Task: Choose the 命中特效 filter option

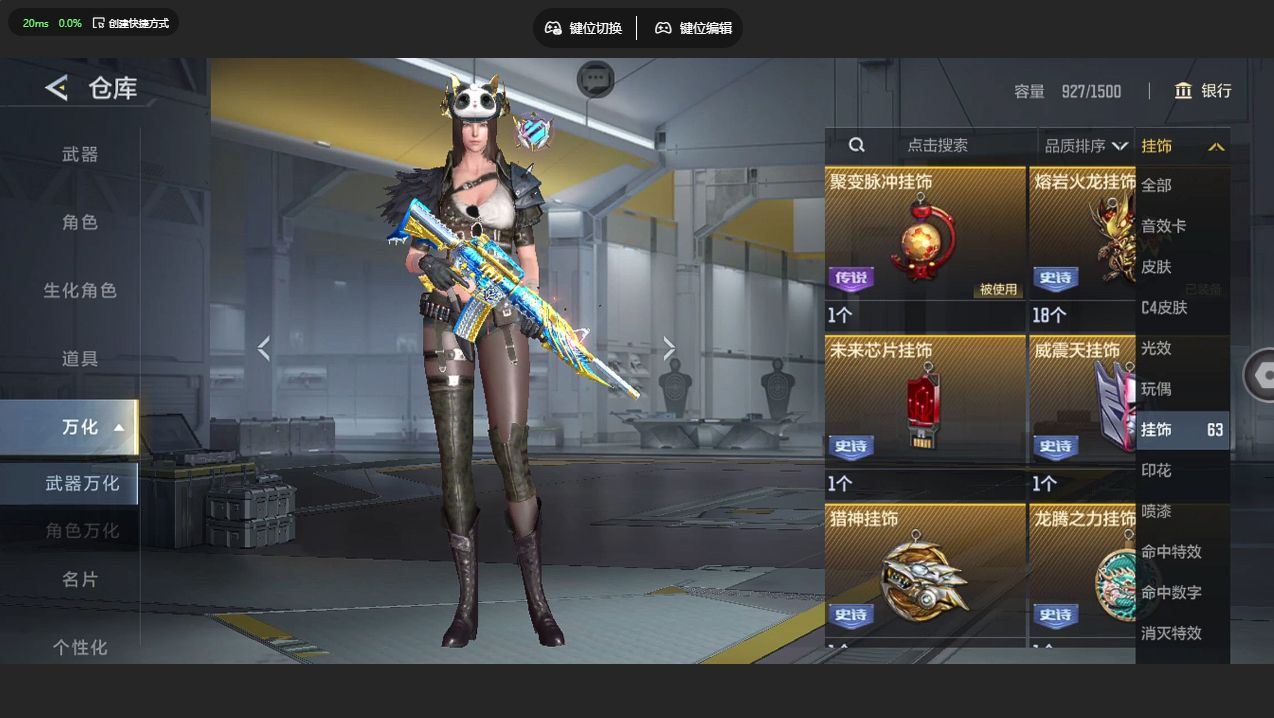Action: 1171,552
